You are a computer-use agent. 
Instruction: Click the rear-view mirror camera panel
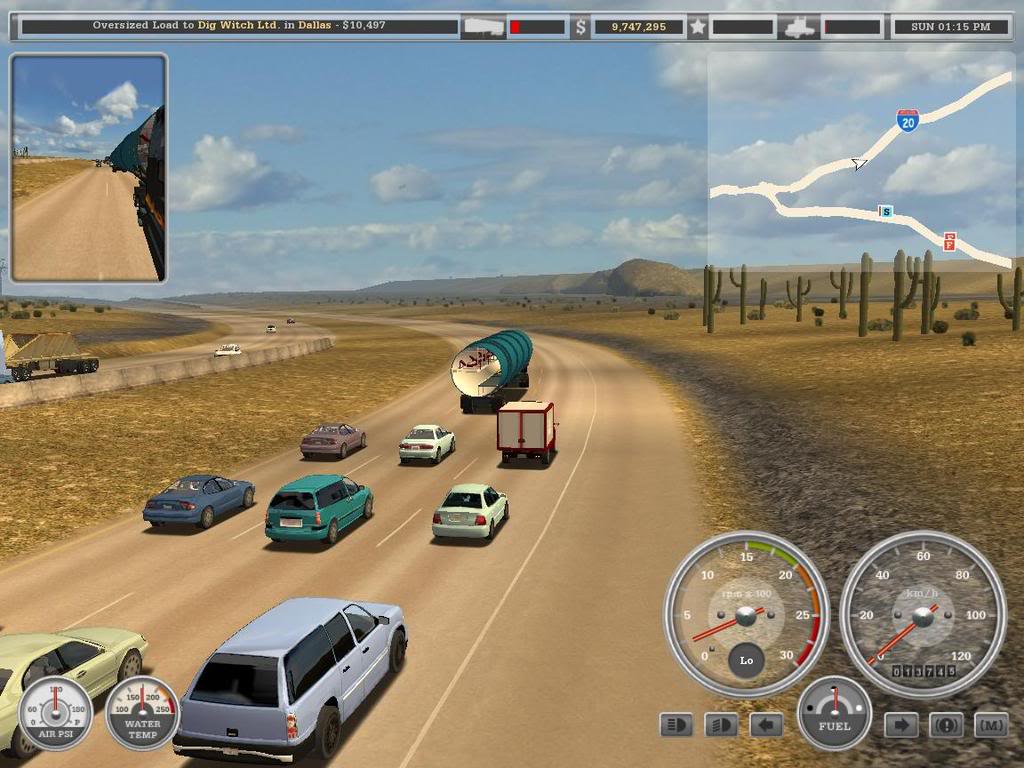tap(88, 167)
